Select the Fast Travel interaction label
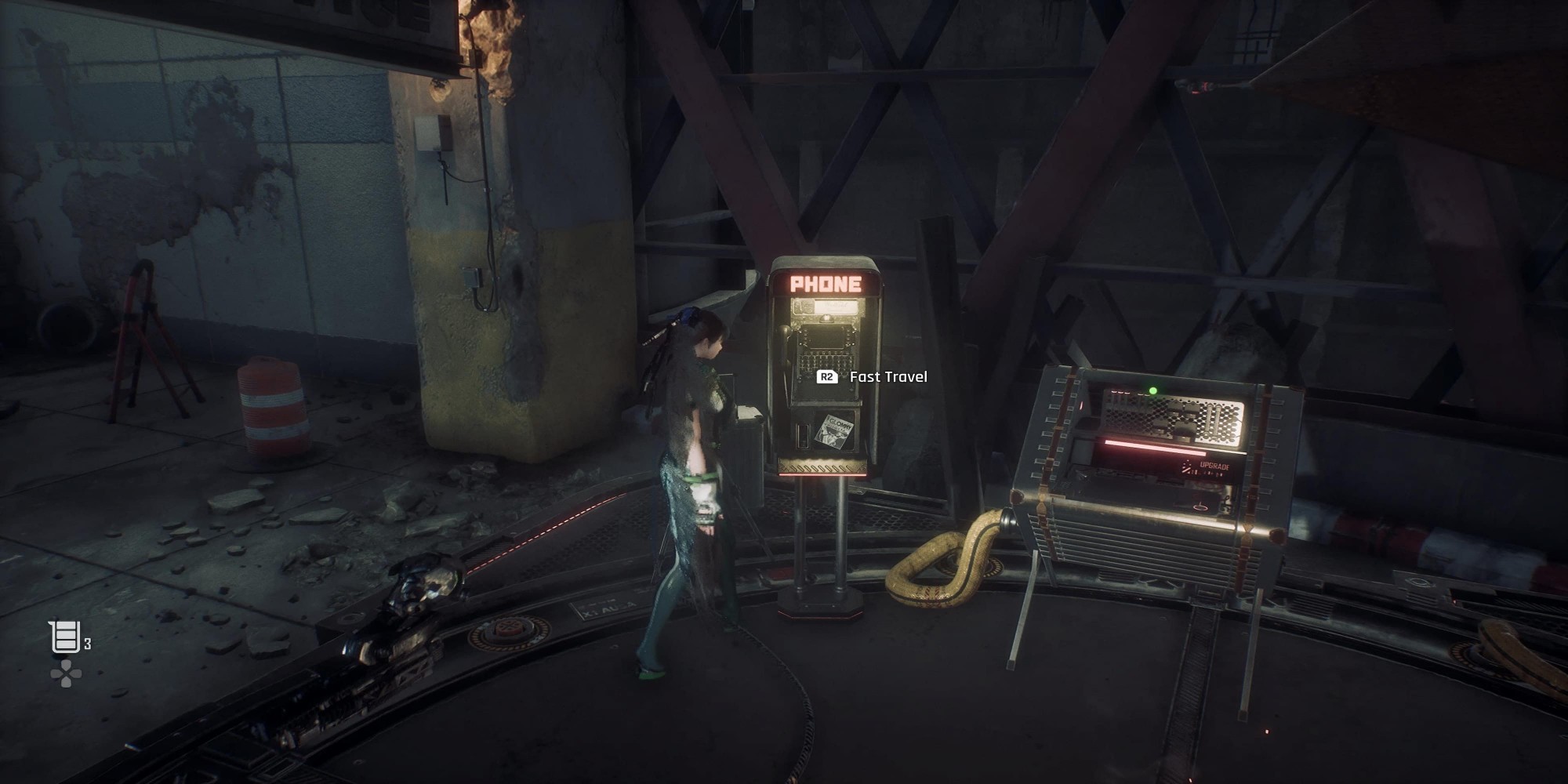 887,377
